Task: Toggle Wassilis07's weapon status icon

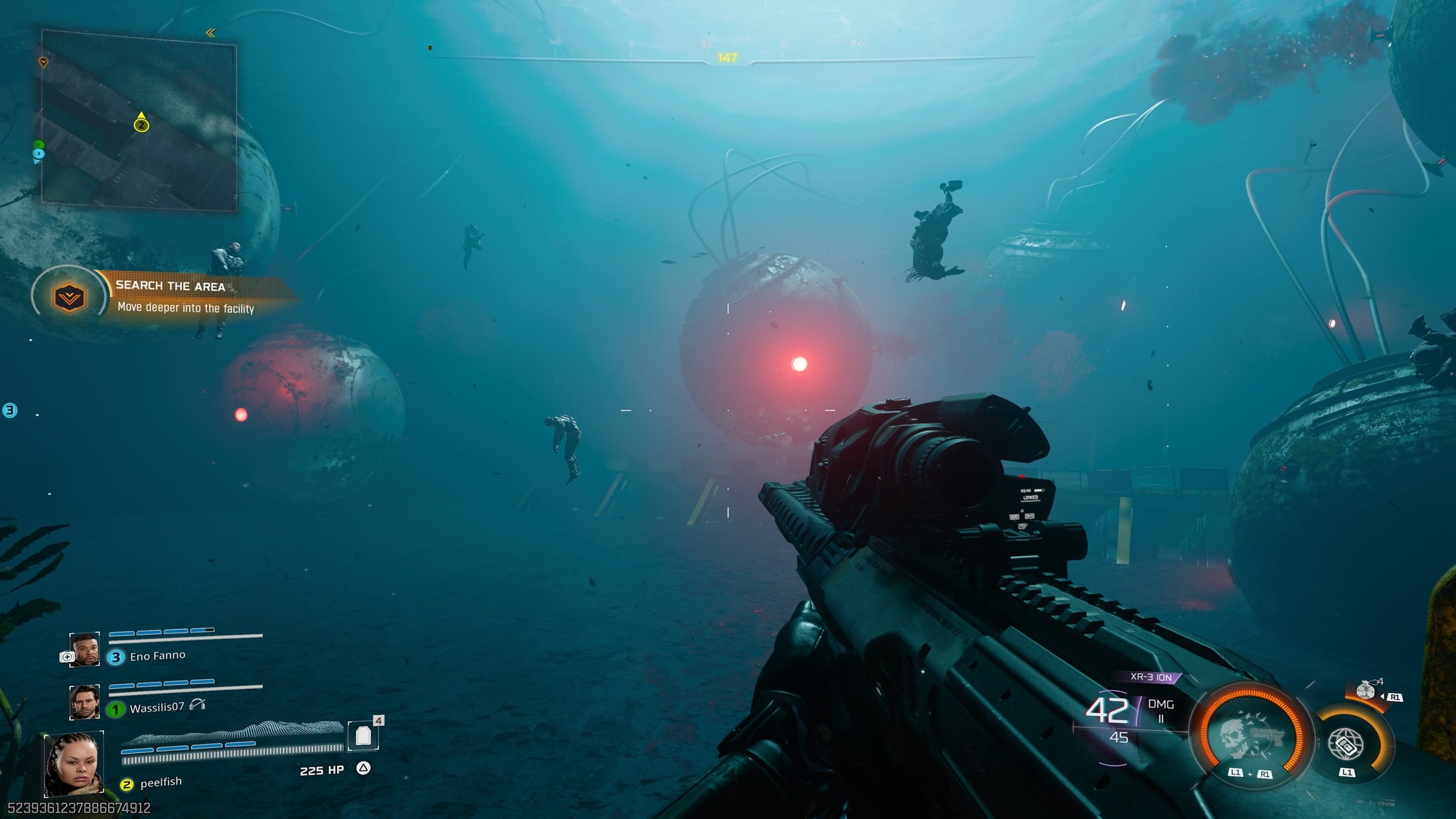Action: [198, 705]
